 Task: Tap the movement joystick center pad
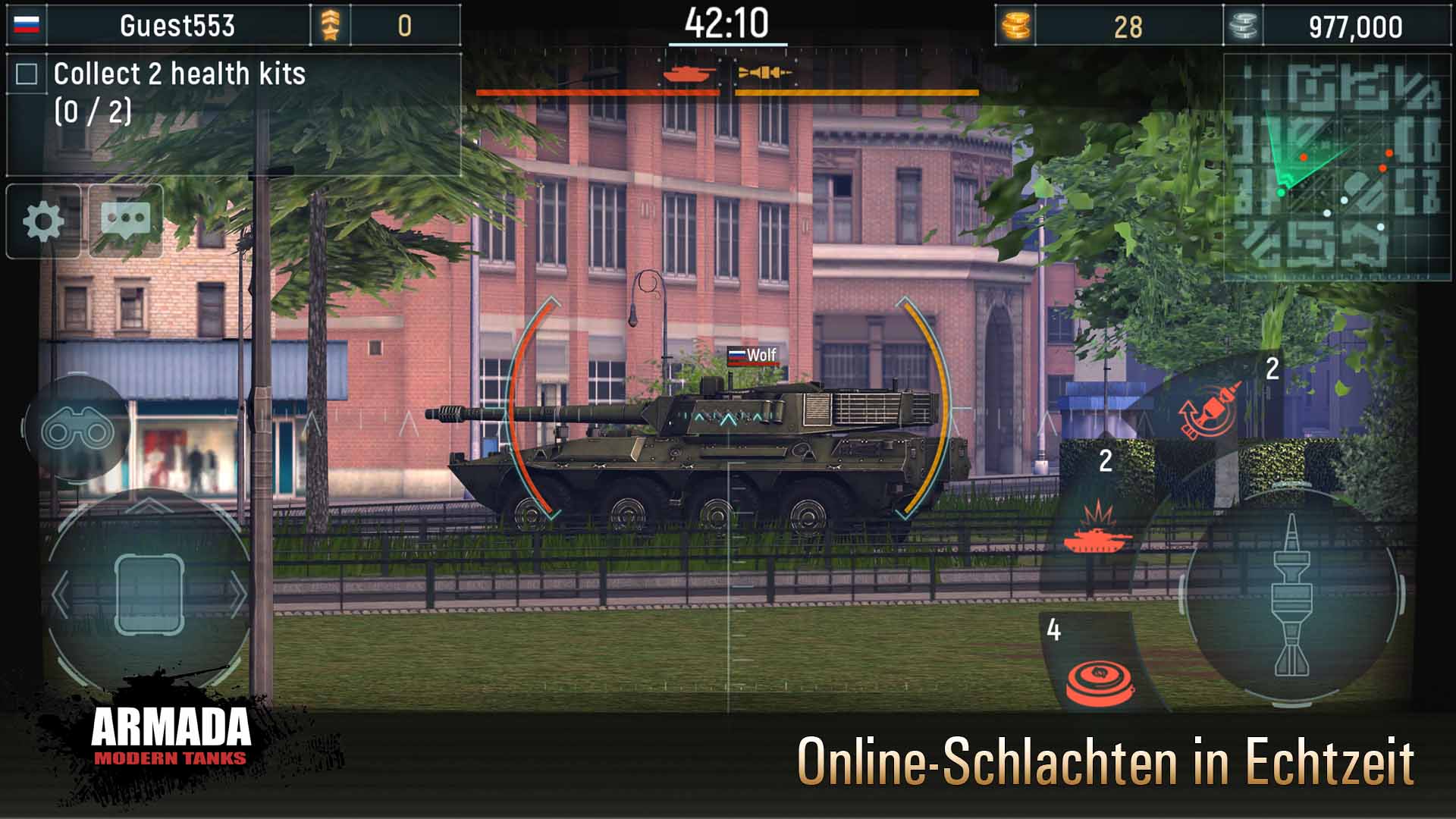point(149,593)
